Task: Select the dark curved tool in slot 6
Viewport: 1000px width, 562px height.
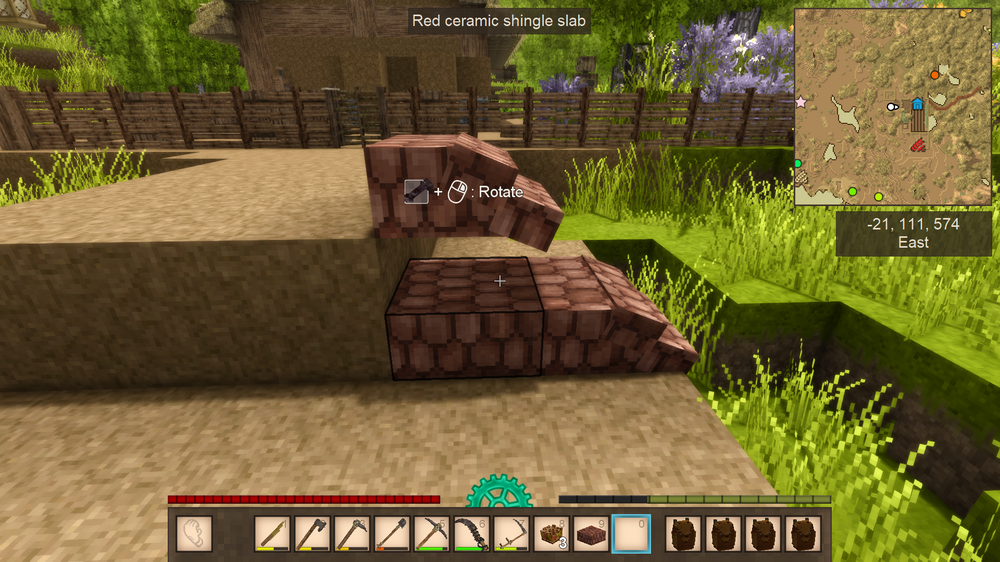Action: tap(472, 533)
